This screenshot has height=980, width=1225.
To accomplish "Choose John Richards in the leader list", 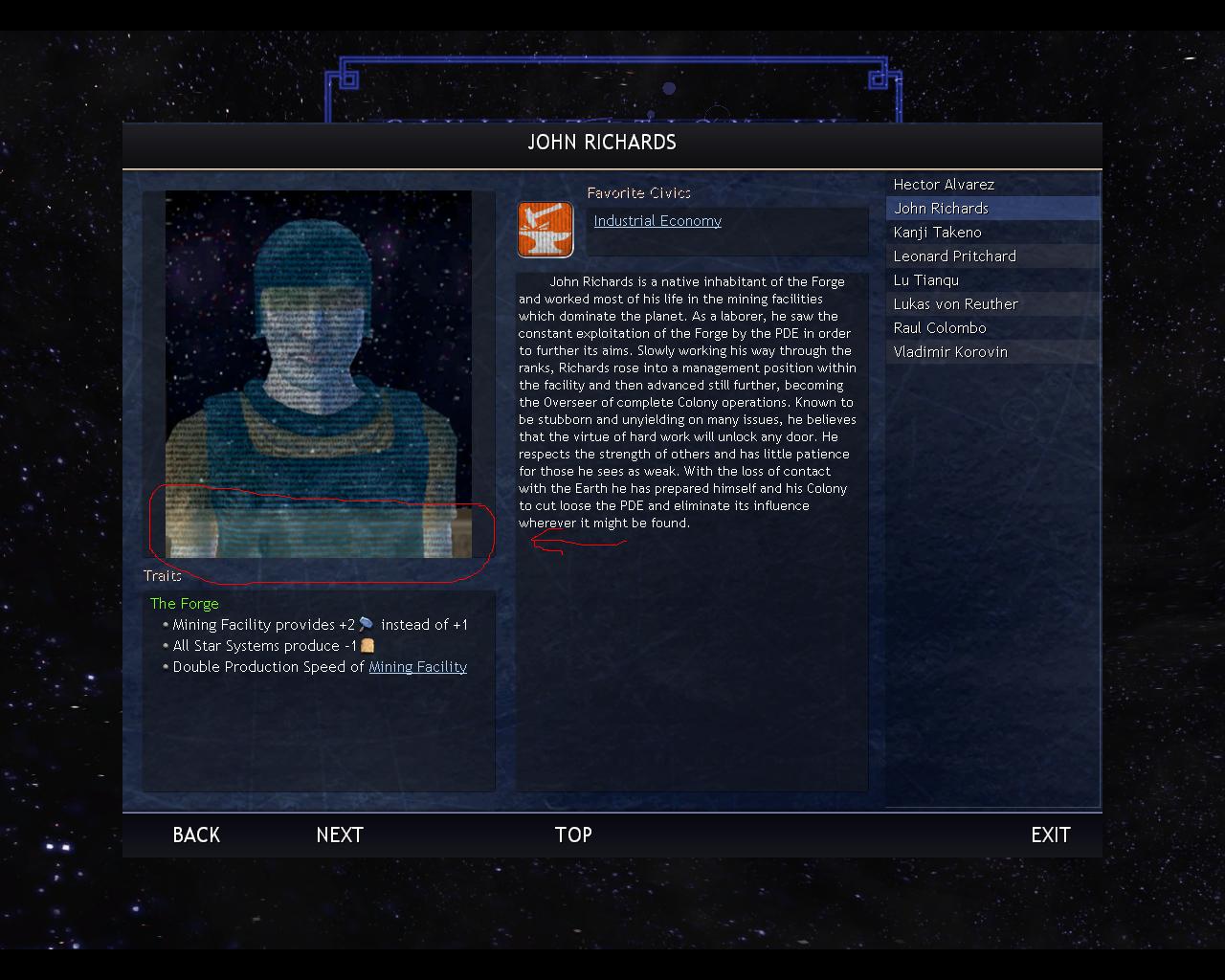I will pyautogui.click(x=941, y=209).
